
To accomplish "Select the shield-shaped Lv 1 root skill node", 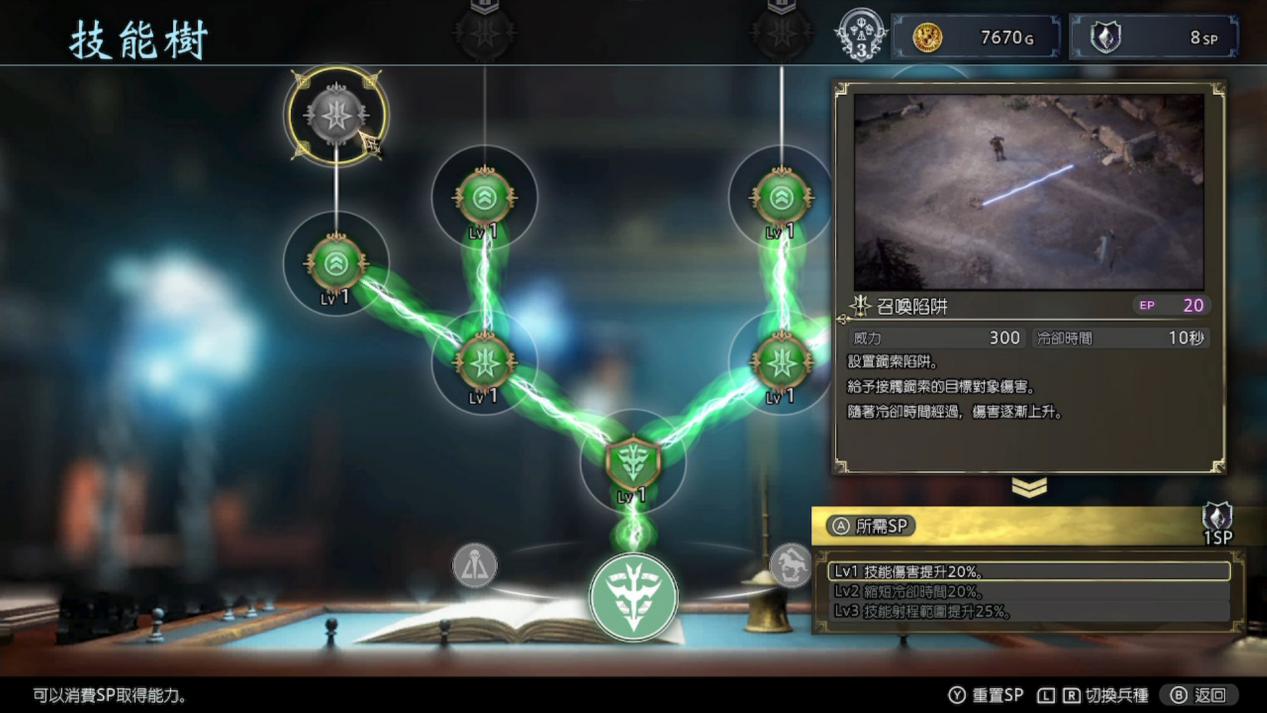I will 632,463.
